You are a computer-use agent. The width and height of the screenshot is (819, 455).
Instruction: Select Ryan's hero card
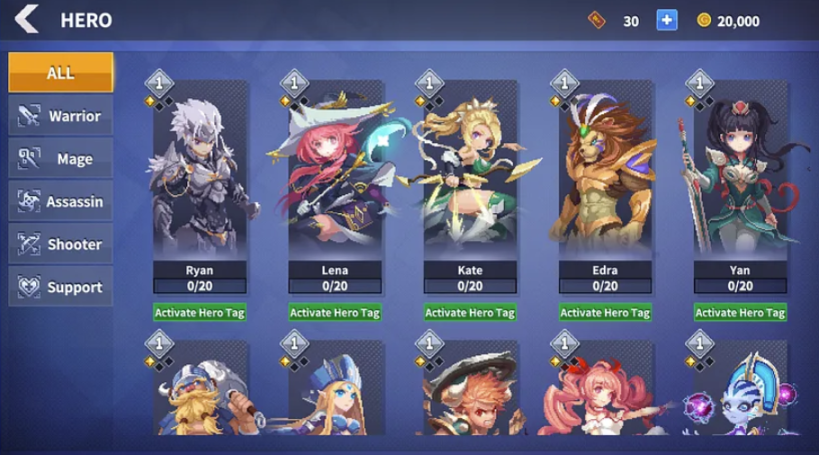point(199,180)
